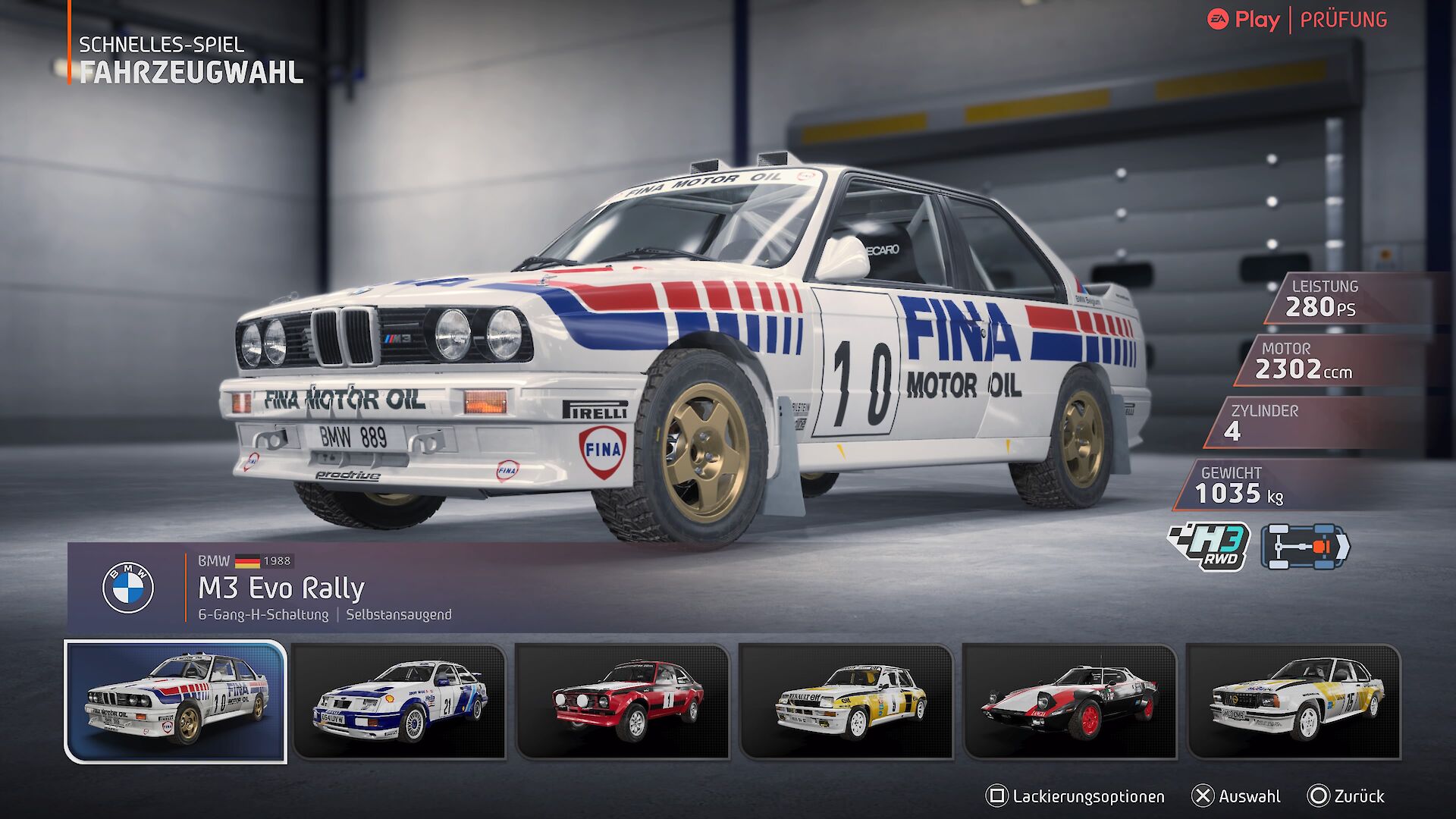Viewport: 1456px width, 819px height.
Task: Select the yellow Renault 5 Turbo thumbnail
Action: tap(846, 701)
